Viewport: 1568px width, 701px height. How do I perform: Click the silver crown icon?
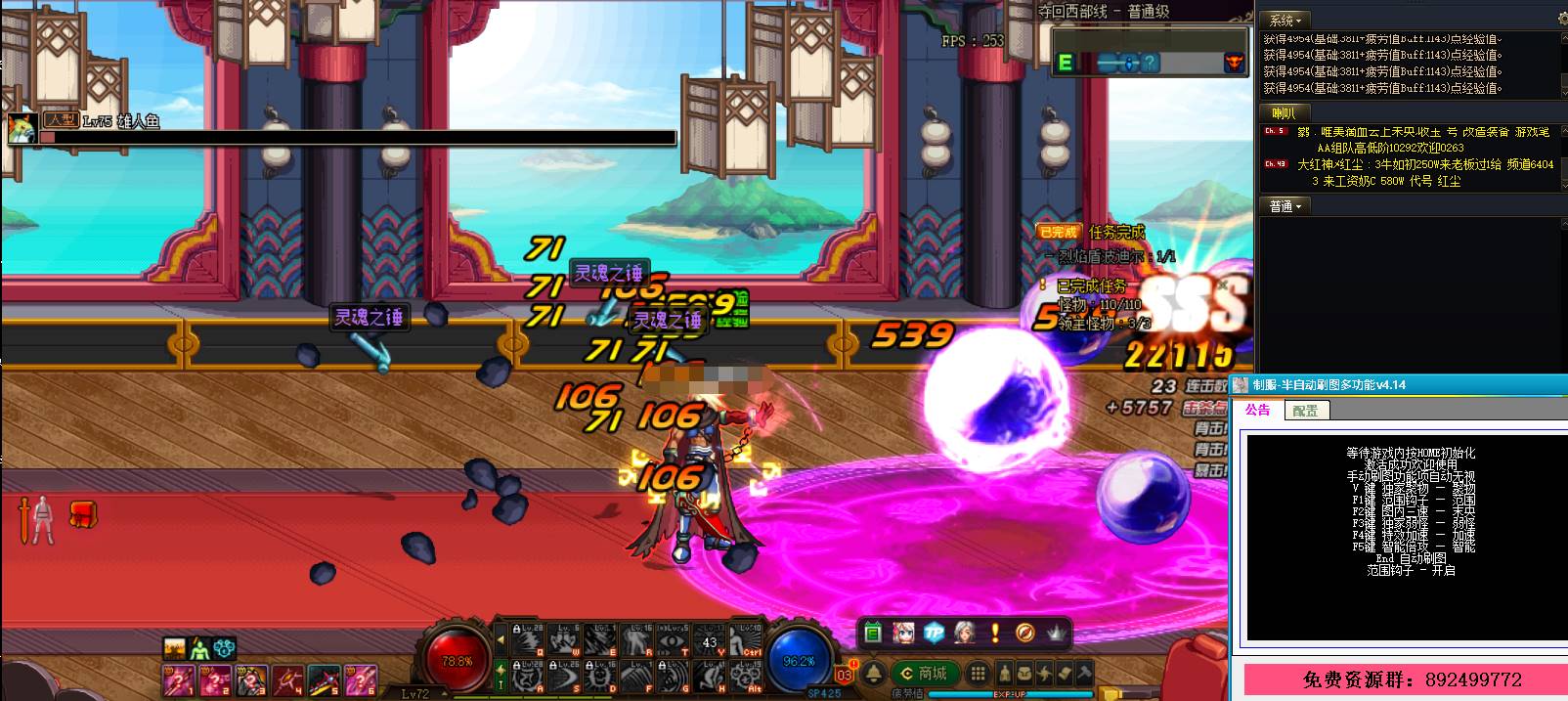[x=1056, y=633]
